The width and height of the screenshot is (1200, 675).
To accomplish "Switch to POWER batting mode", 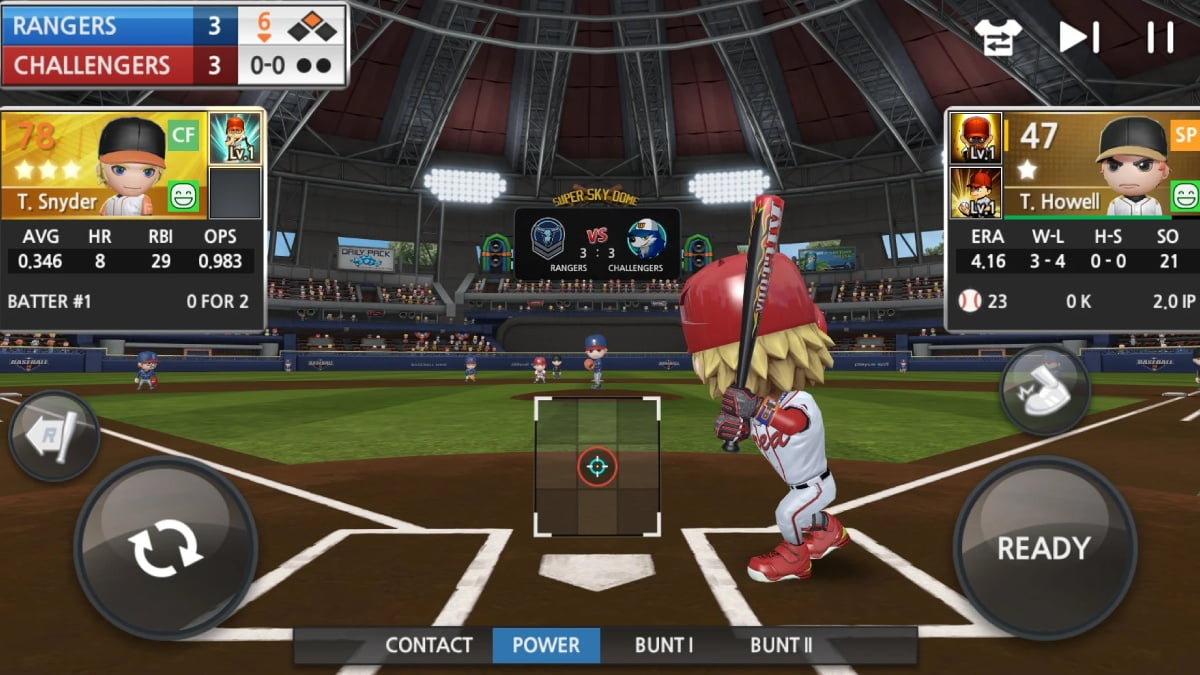I will tap(546, 645).
